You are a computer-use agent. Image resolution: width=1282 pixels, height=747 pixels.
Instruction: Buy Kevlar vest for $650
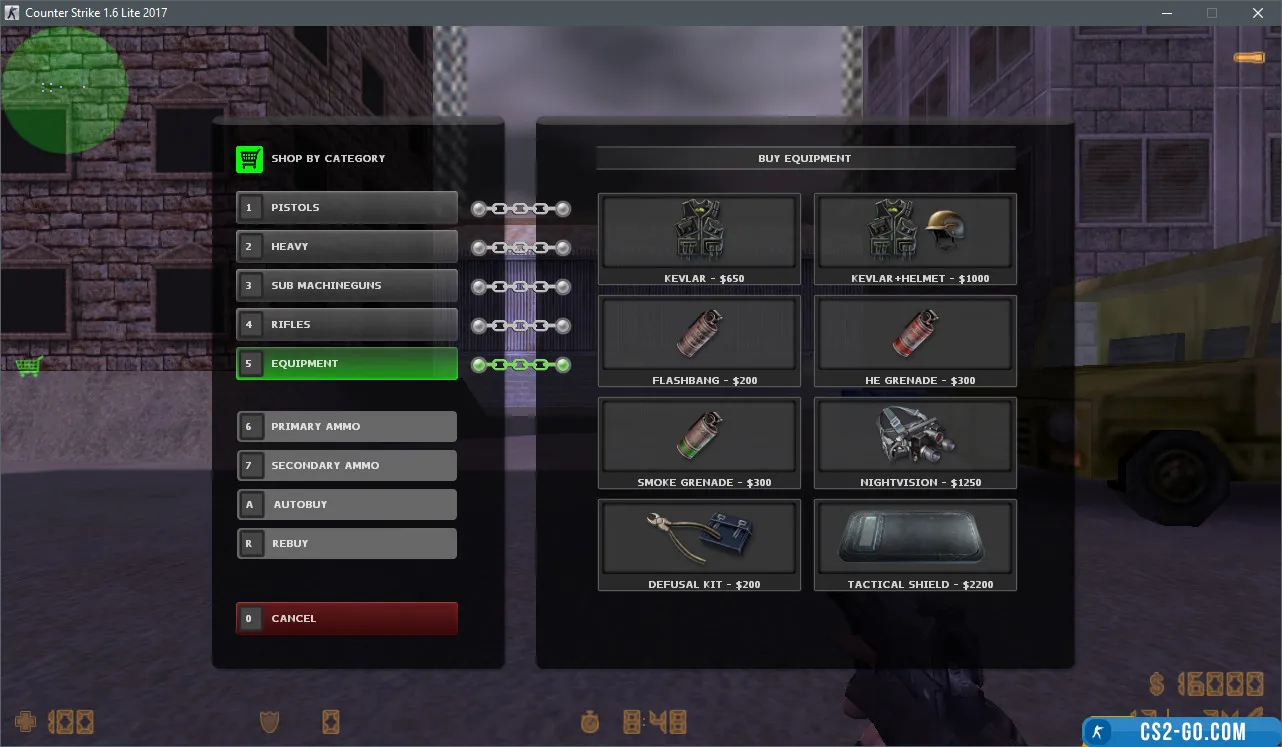(699, 238)
